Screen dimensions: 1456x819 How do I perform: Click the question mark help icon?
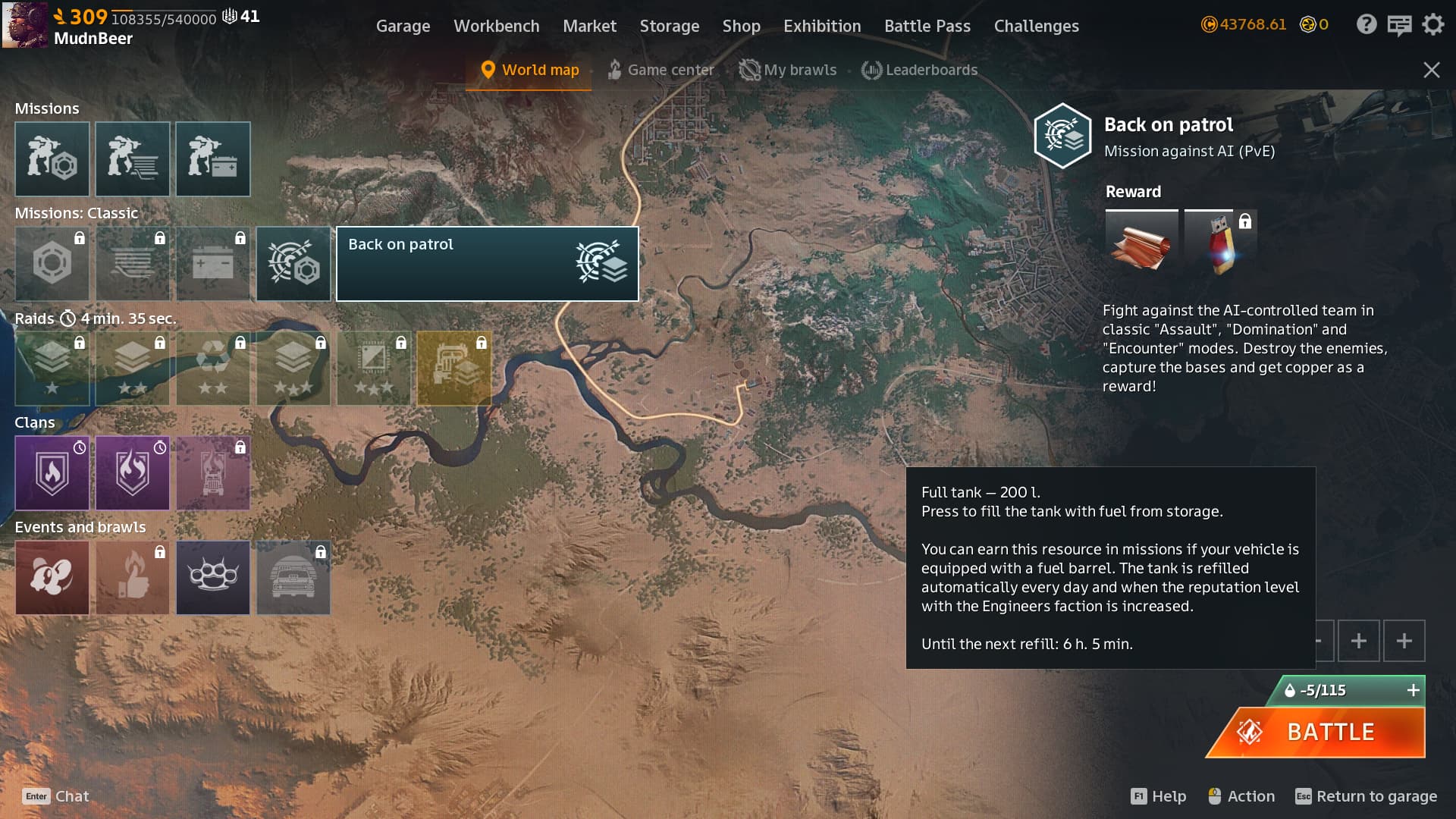(x=1366, y=24)
